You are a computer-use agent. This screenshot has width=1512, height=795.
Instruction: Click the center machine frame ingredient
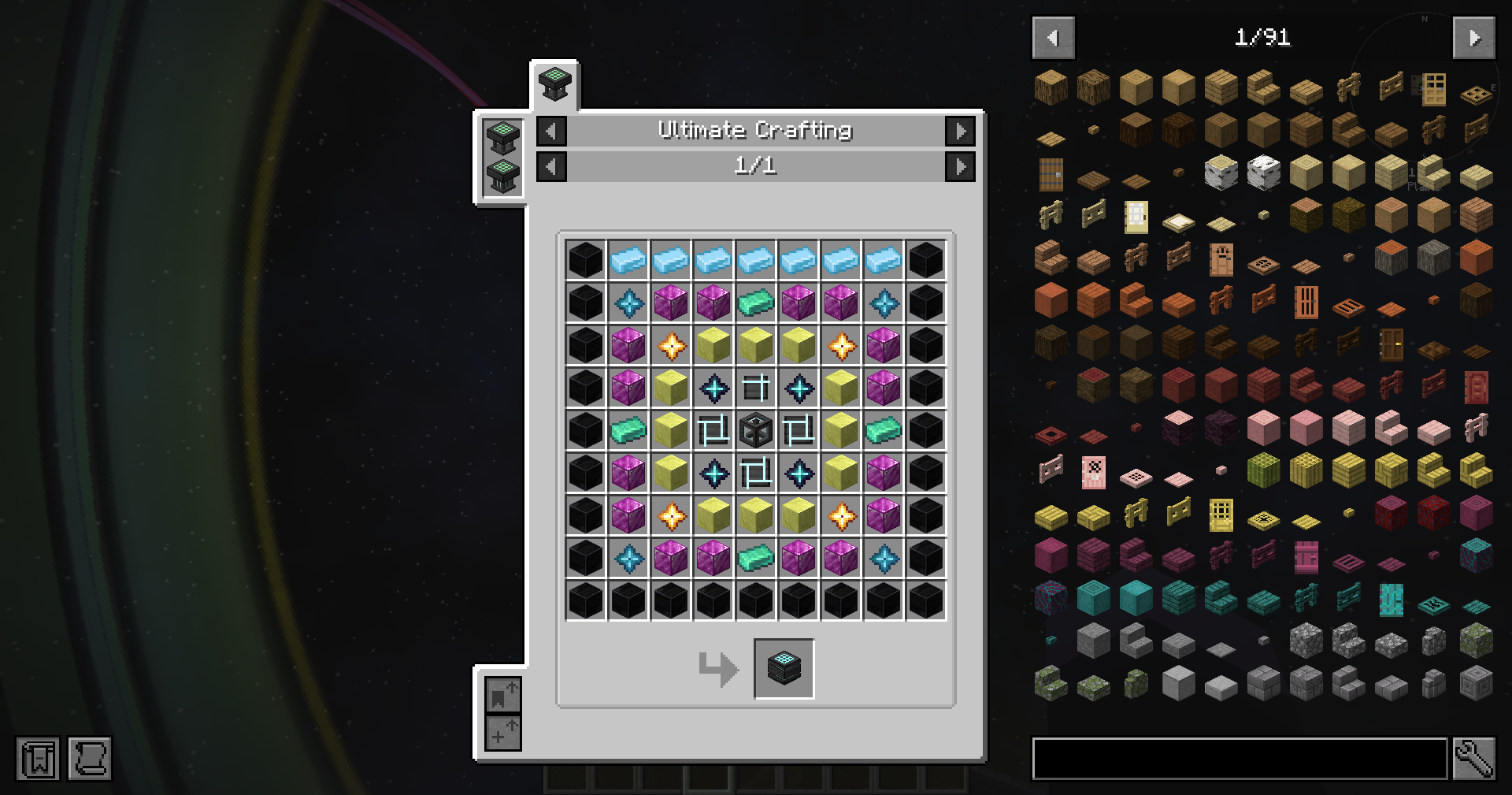click(756, 431)
